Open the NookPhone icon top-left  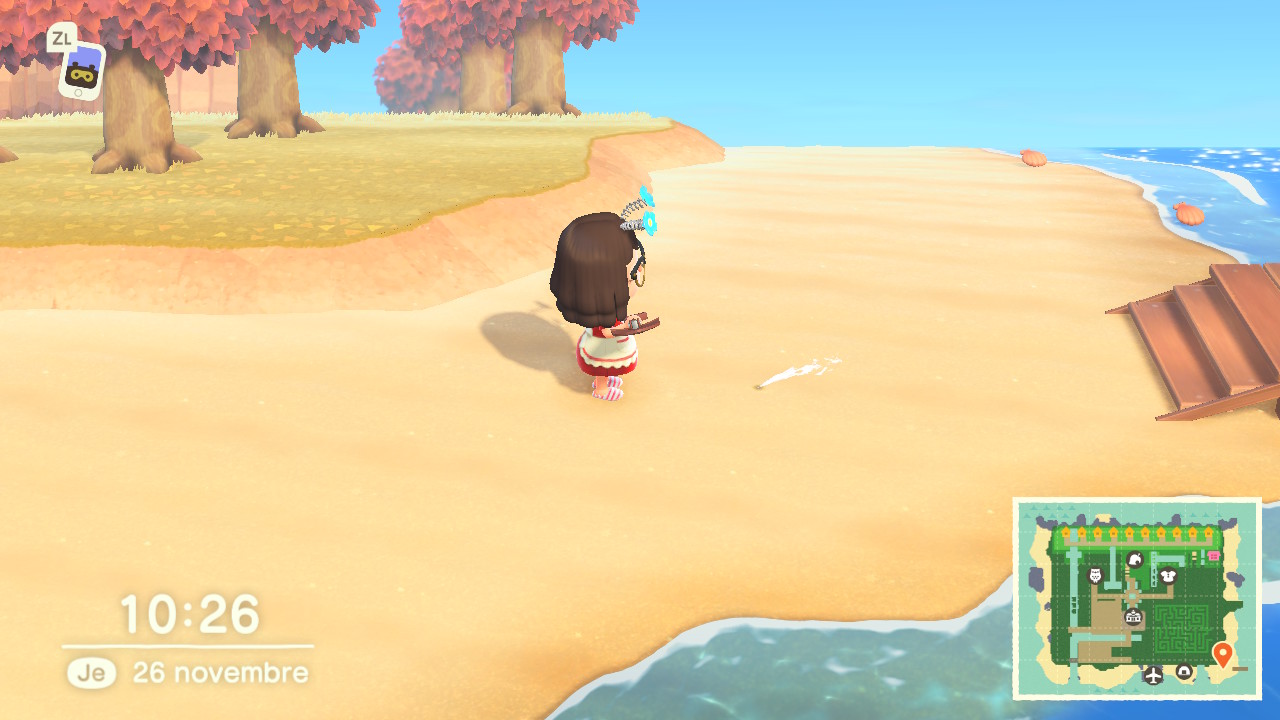click(x=82, y=70)
